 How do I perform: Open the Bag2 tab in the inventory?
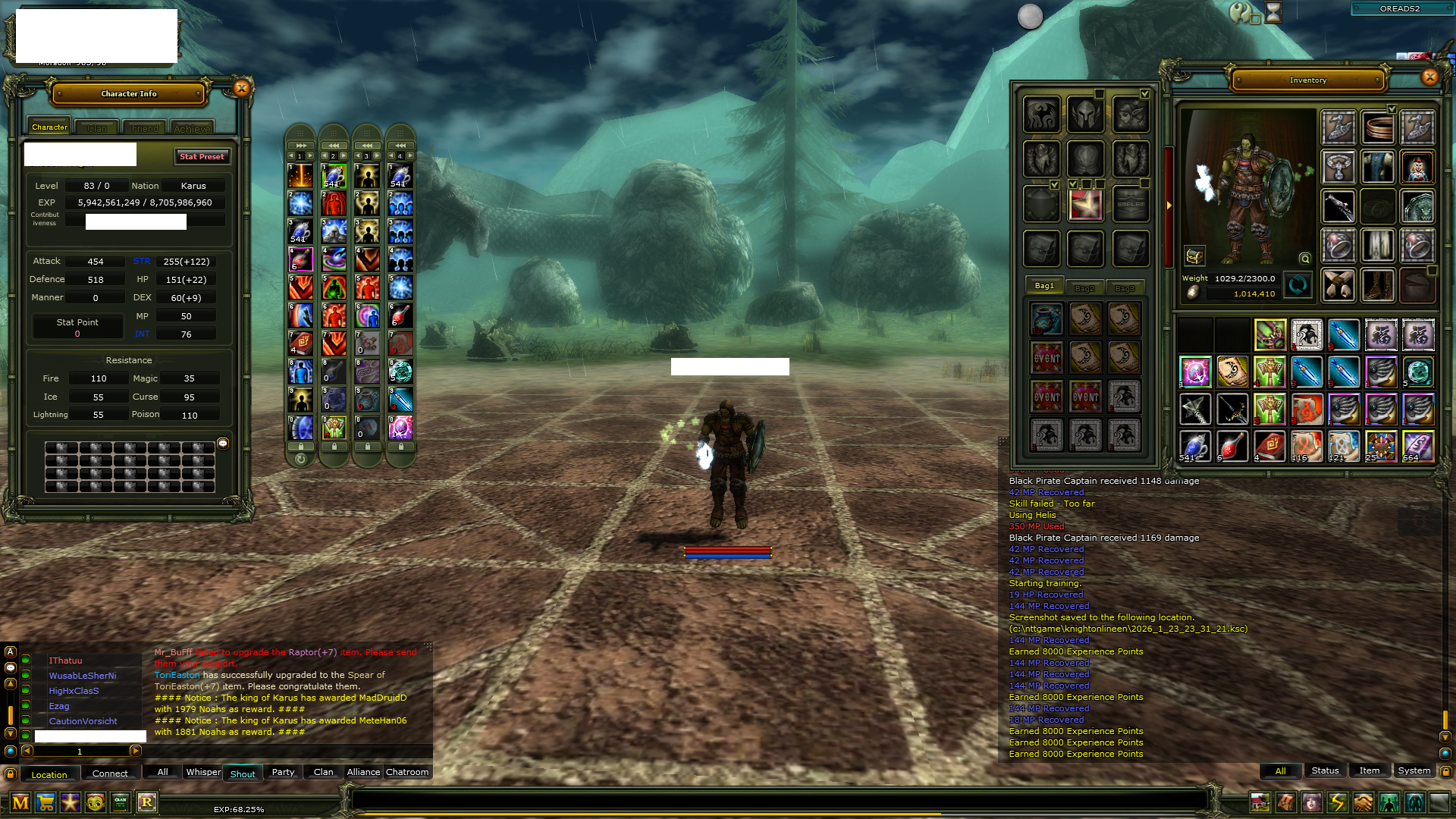coord(1086,287)
